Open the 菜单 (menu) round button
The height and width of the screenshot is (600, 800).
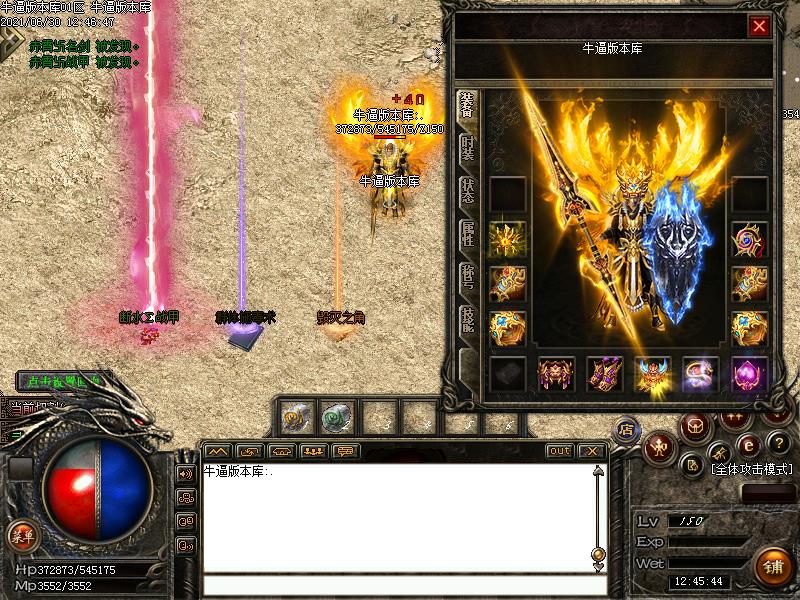(22, 536)
